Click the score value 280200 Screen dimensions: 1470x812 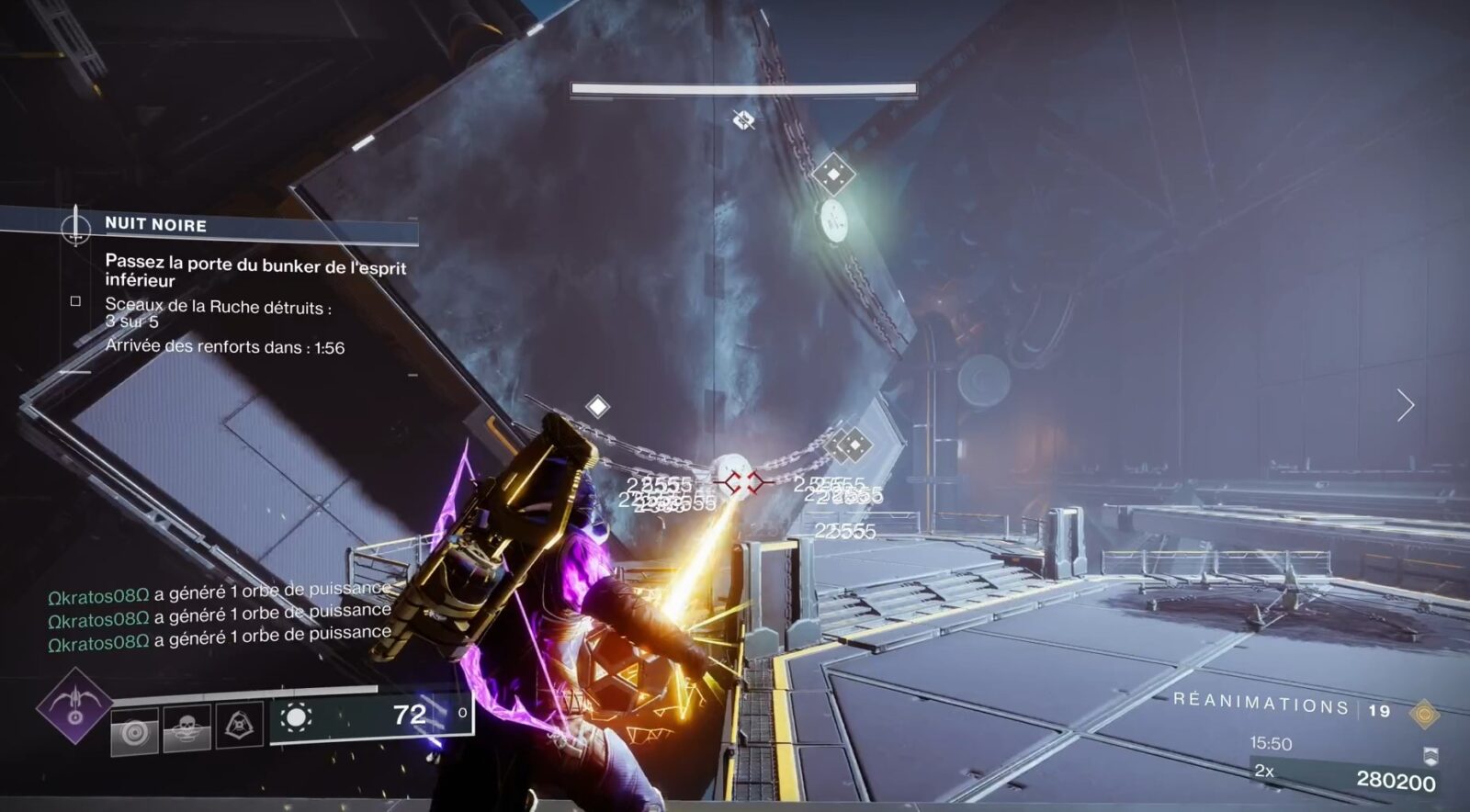pyautogui.click(x=1394, y=780)
